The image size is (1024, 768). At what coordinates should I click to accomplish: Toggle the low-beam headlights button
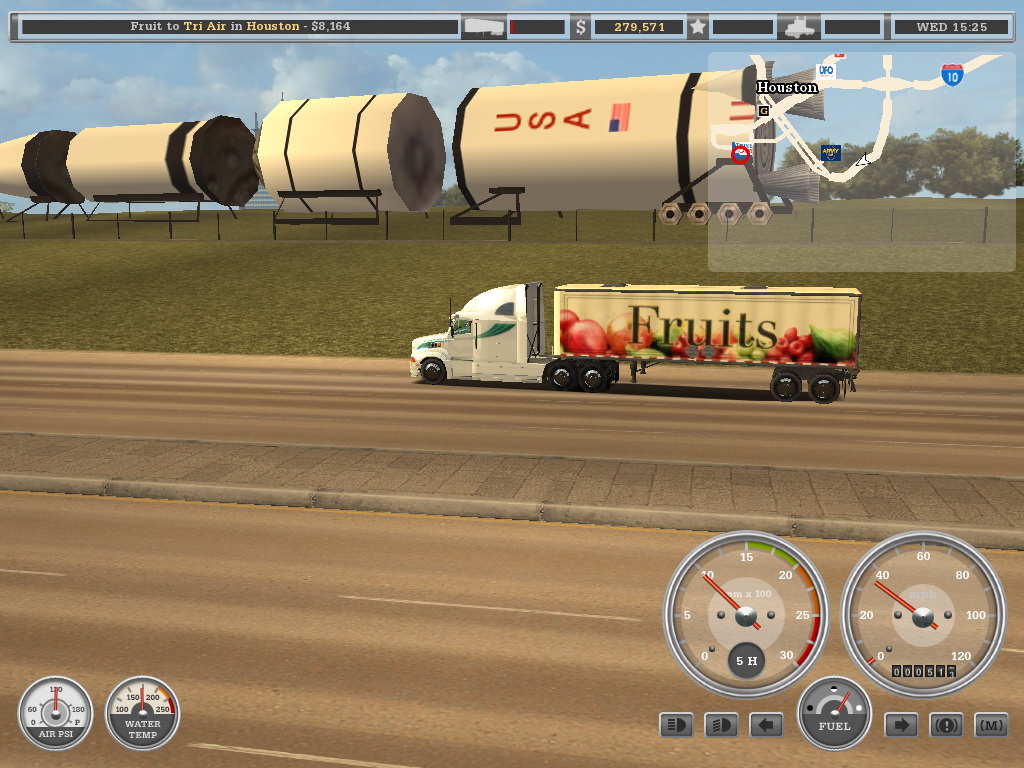click(x=676, y=724)
